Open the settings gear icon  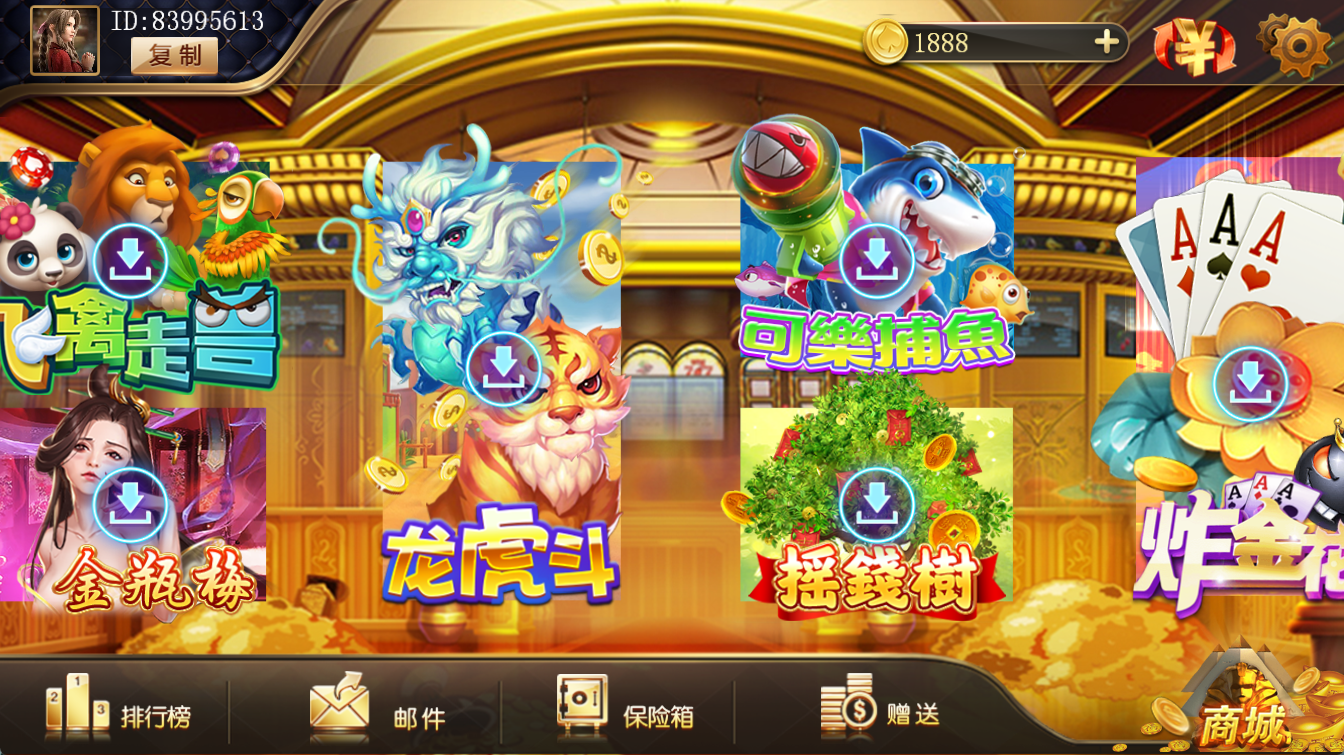pos(1295,45)
